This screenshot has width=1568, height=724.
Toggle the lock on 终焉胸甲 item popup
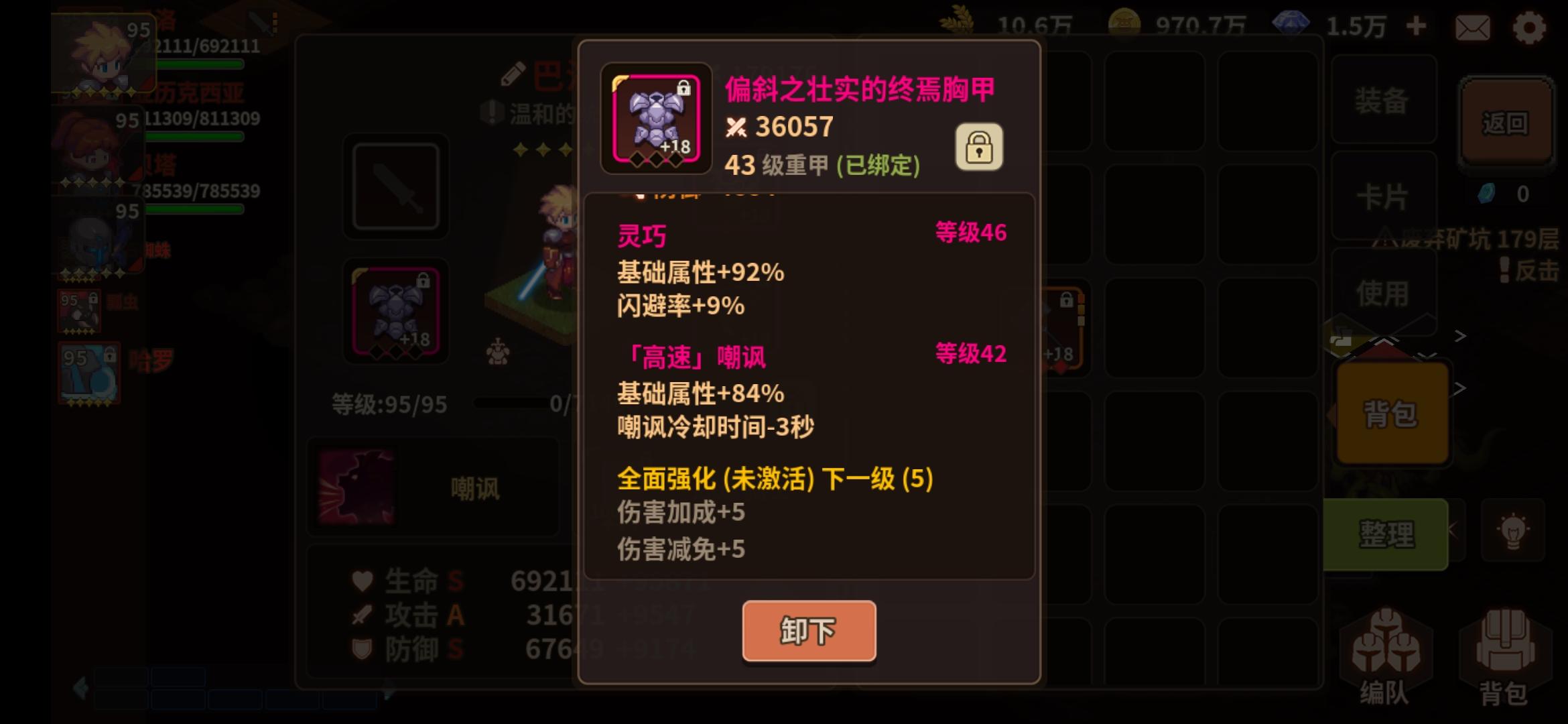point(980,146)
